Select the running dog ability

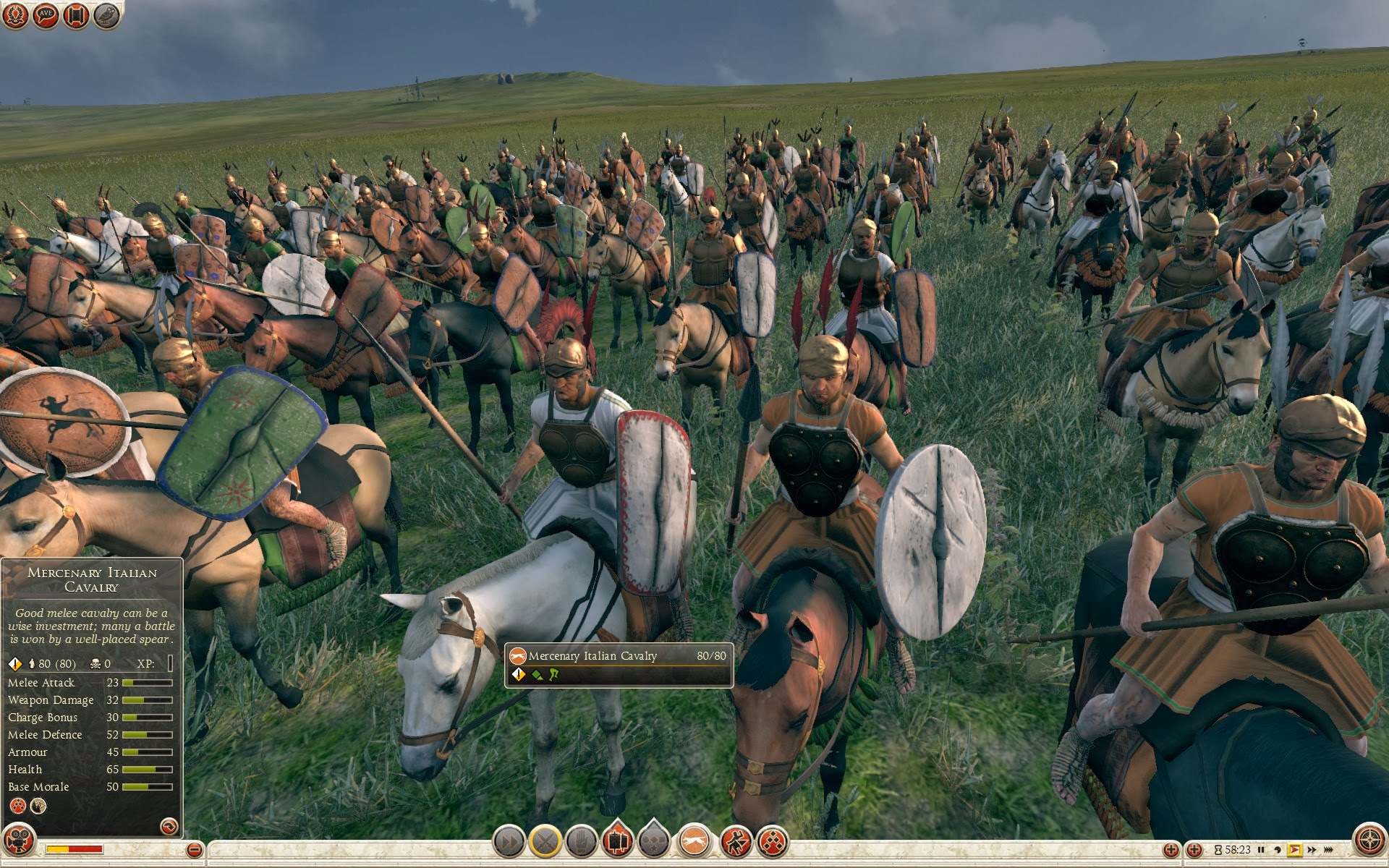point(694,841)
